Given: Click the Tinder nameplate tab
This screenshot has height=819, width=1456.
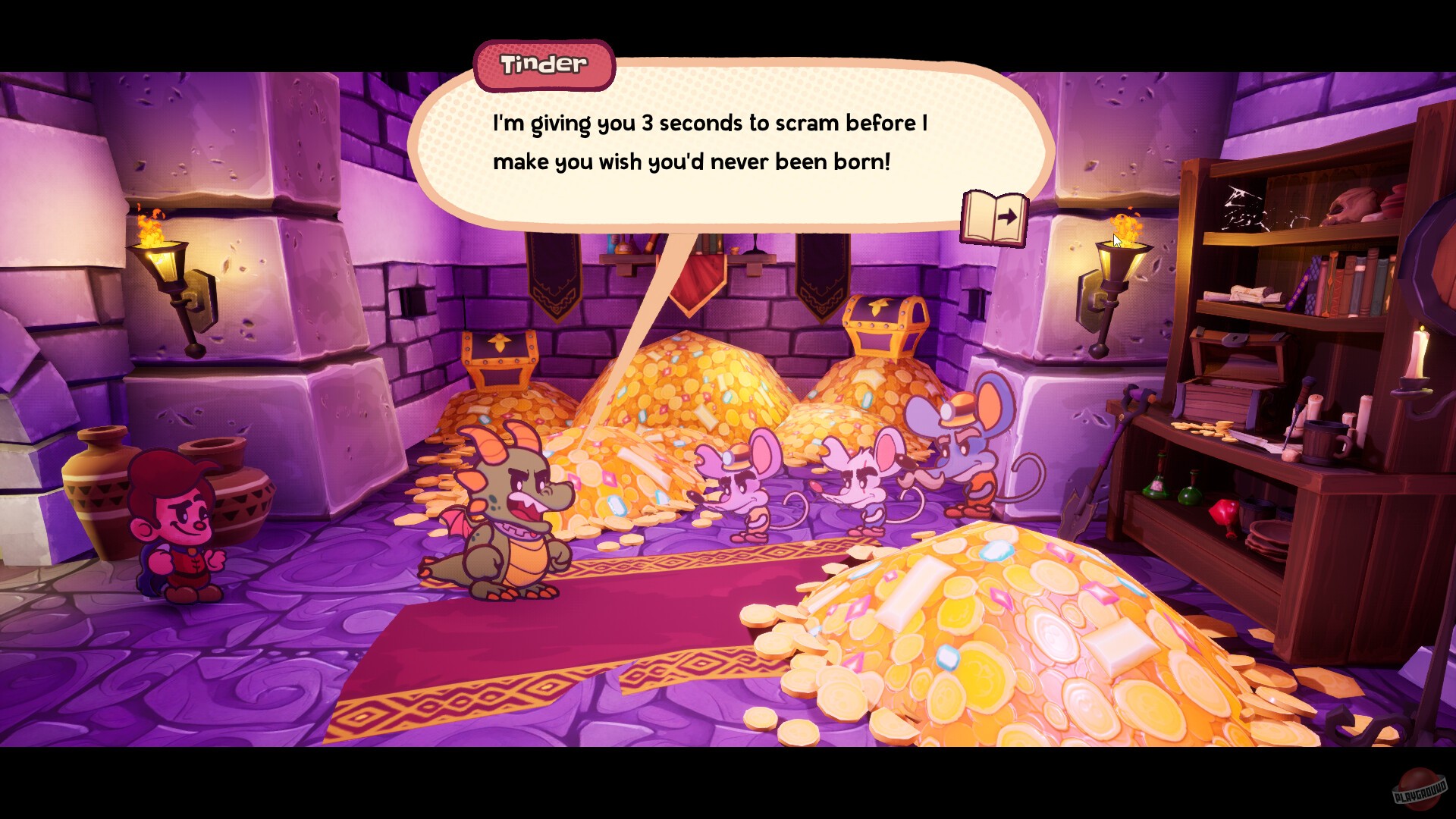Looking at the screenshot, I should click(x=542, y=64).
